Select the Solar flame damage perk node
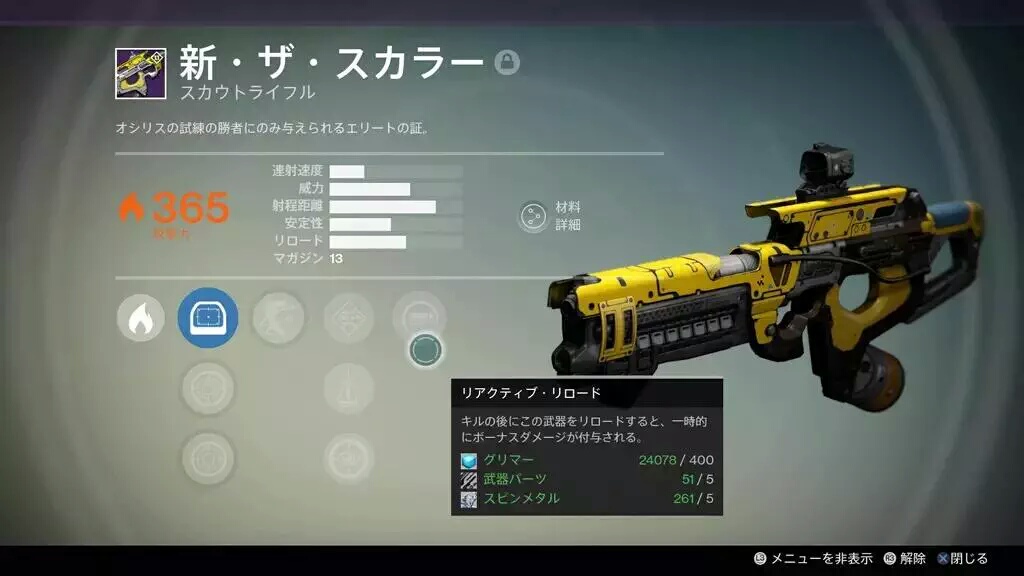The height and width of the screenshot is (576, 1024). pyautogui.click(x=141, y=319)
